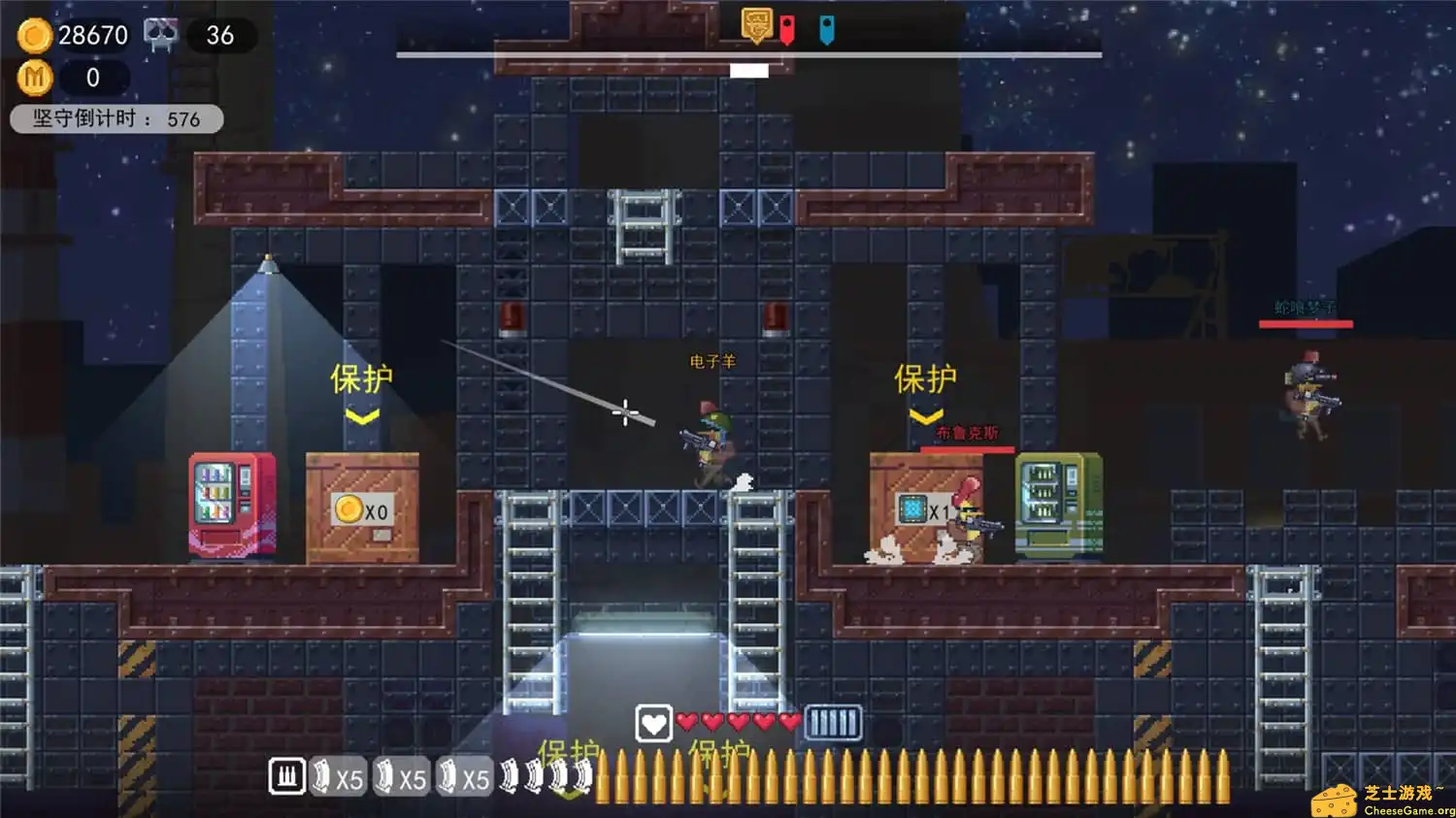Open the X0 coin crate panel

[x=362, y=507]
